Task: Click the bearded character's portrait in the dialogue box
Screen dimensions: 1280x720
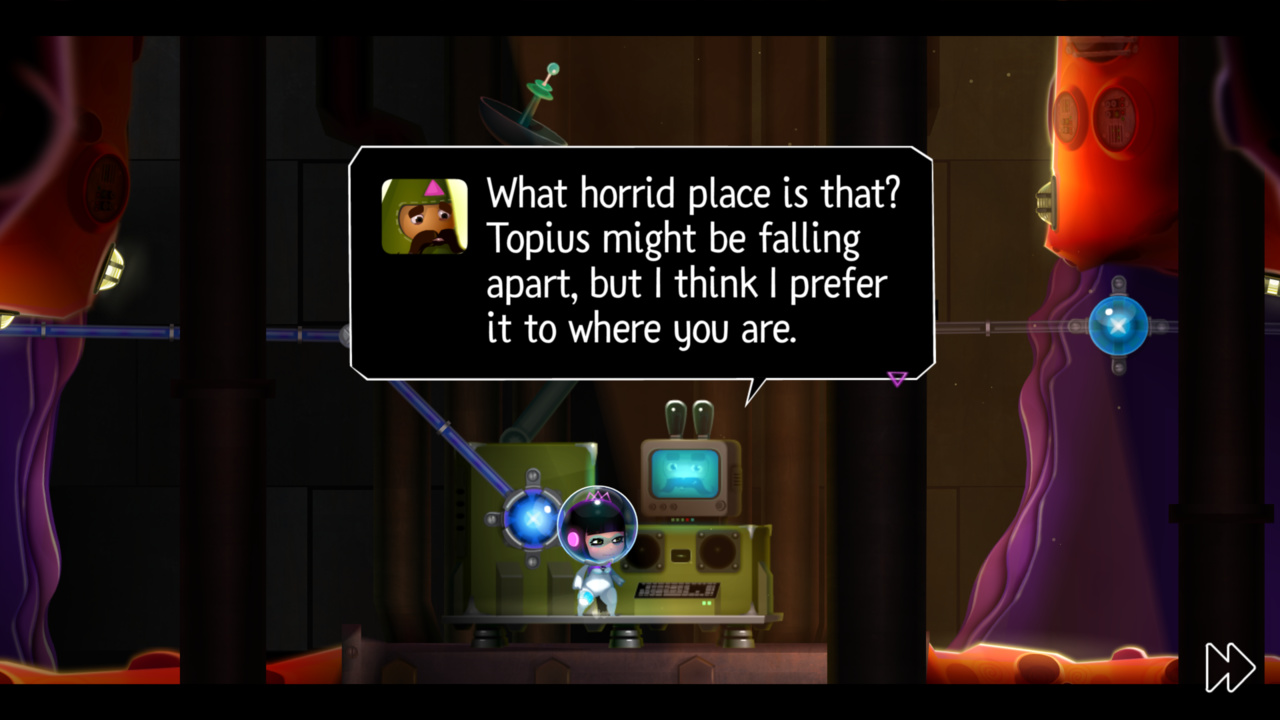Action: pyautogui.click(x=424, y=216)
